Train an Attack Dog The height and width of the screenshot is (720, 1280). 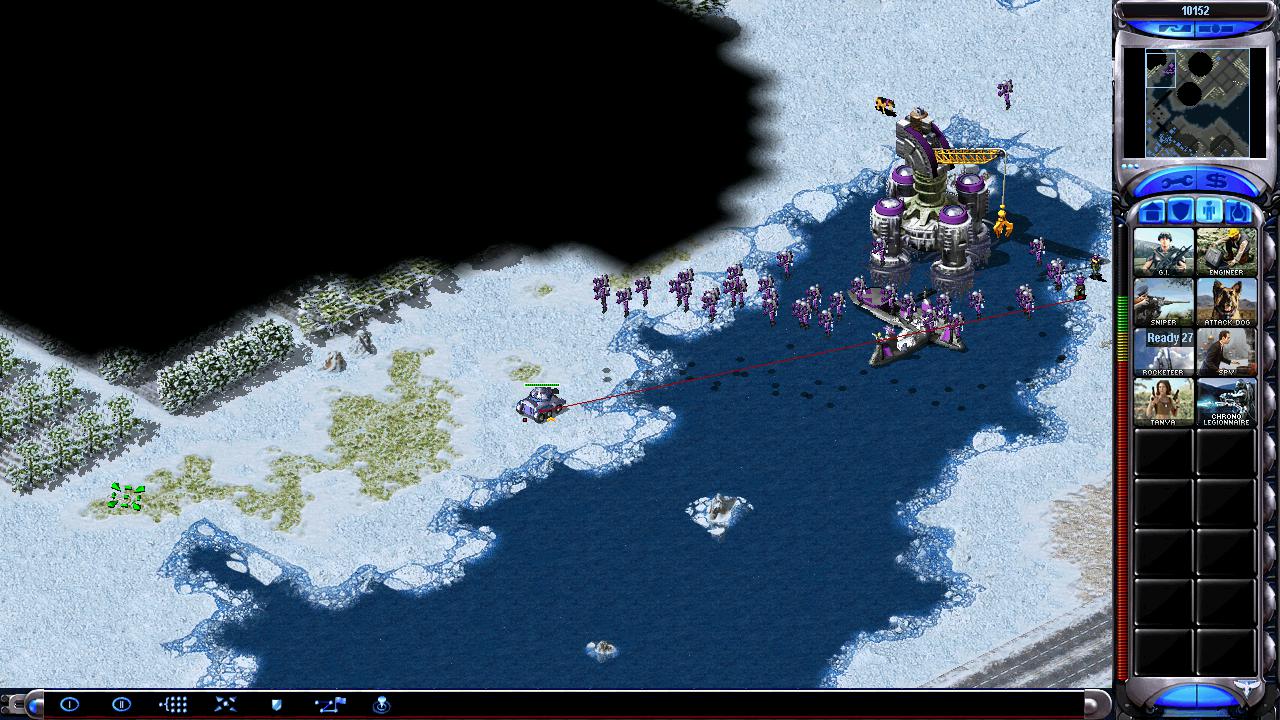tap(1226, 302)
